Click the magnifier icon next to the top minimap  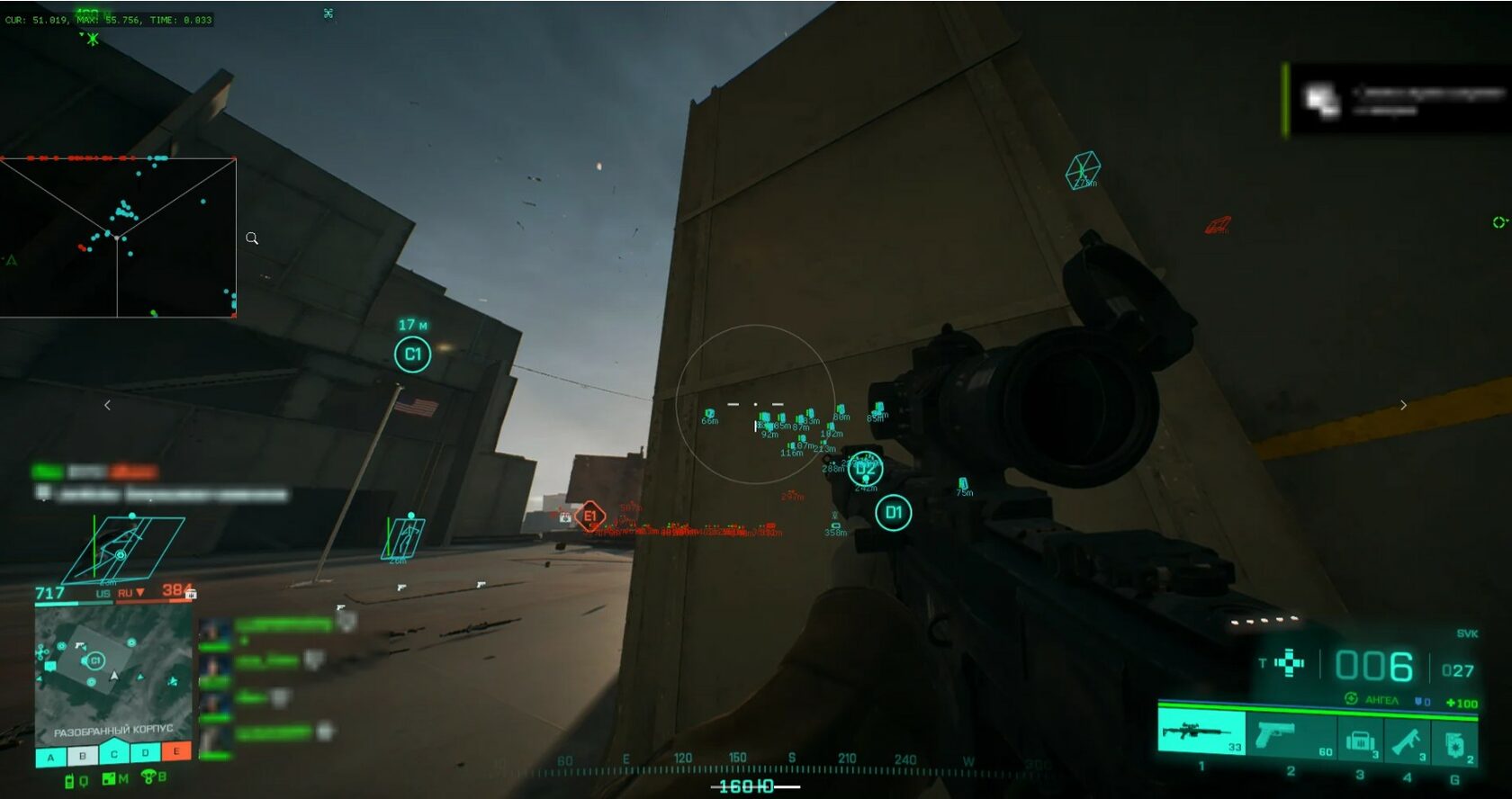pyautogui.click(x=252, y=238)
